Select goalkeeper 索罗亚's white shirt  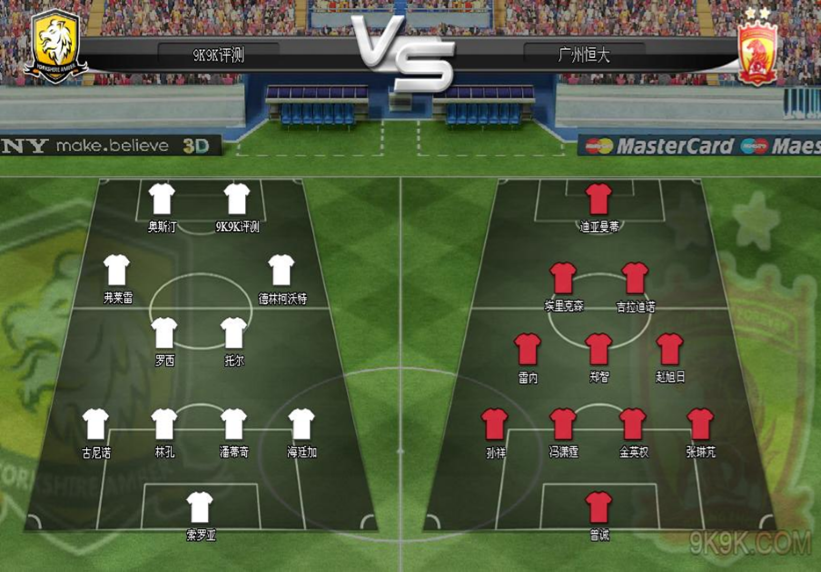(200, 506)
